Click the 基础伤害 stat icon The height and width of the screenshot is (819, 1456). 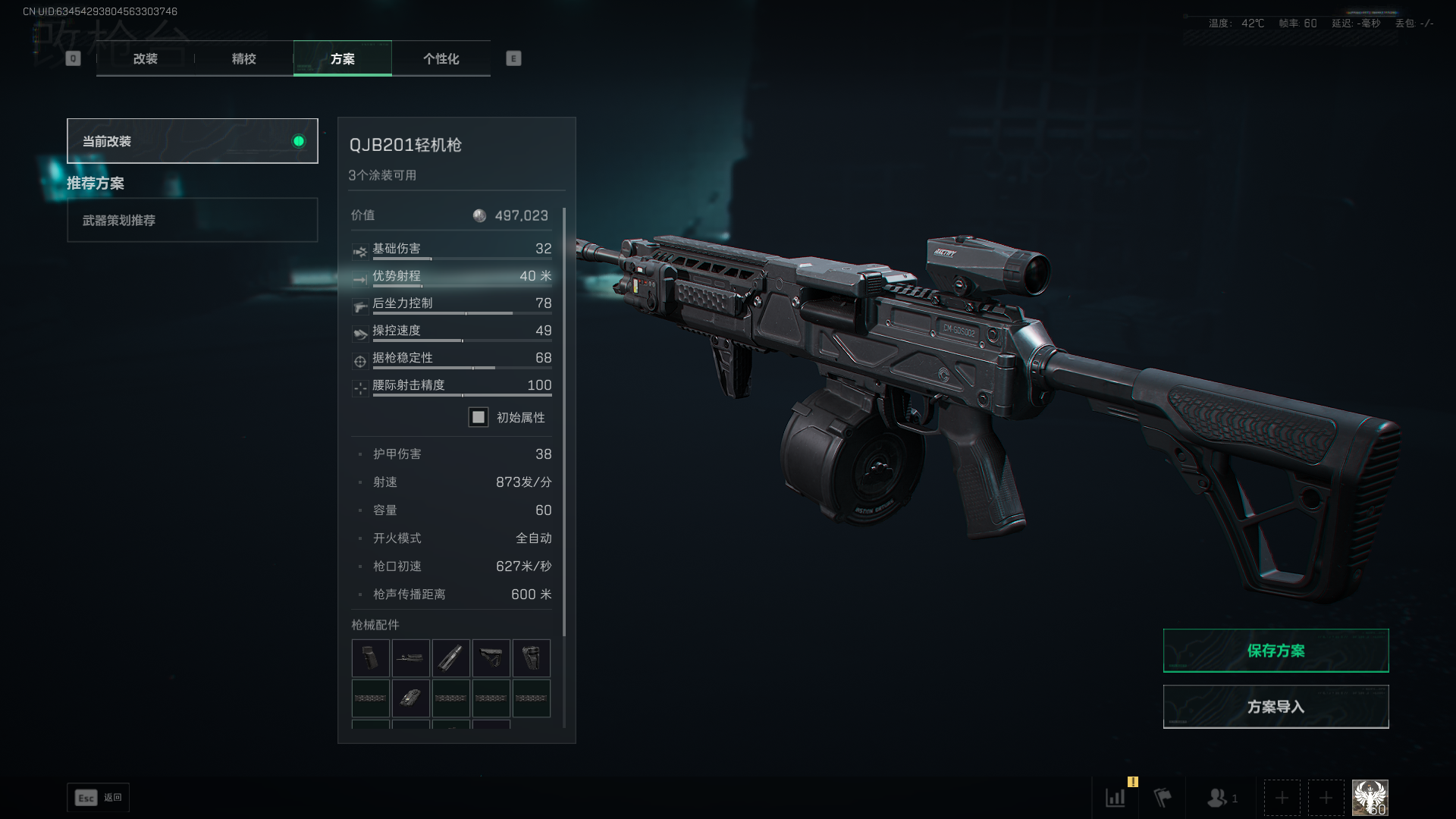359,251
